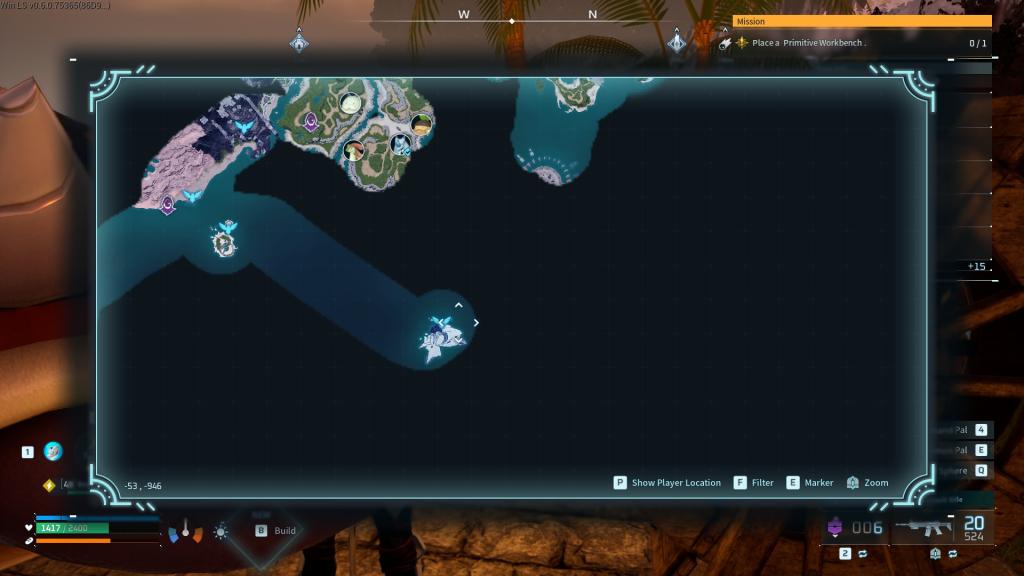Click the purple marker on the pink coast
Screen dimensions: 1024x576
pos(167,205)
